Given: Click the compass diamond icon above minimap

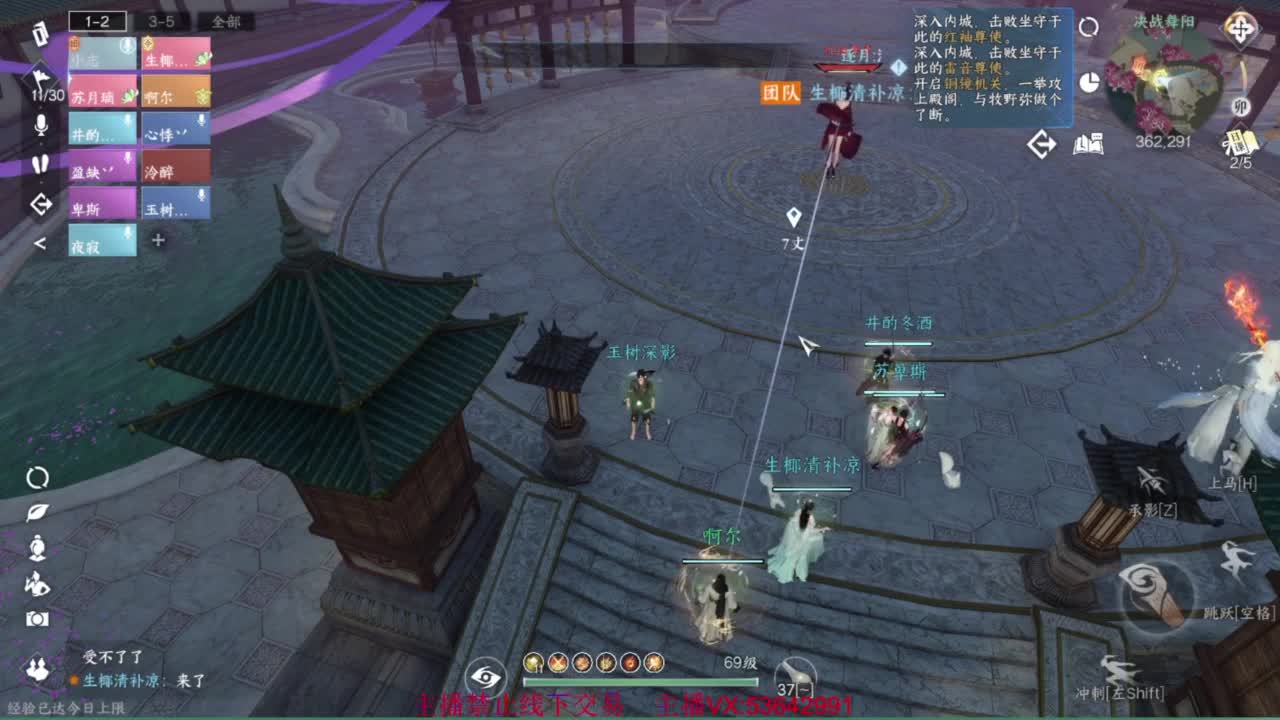Looking at the screenshot, I should point(1242,30).
